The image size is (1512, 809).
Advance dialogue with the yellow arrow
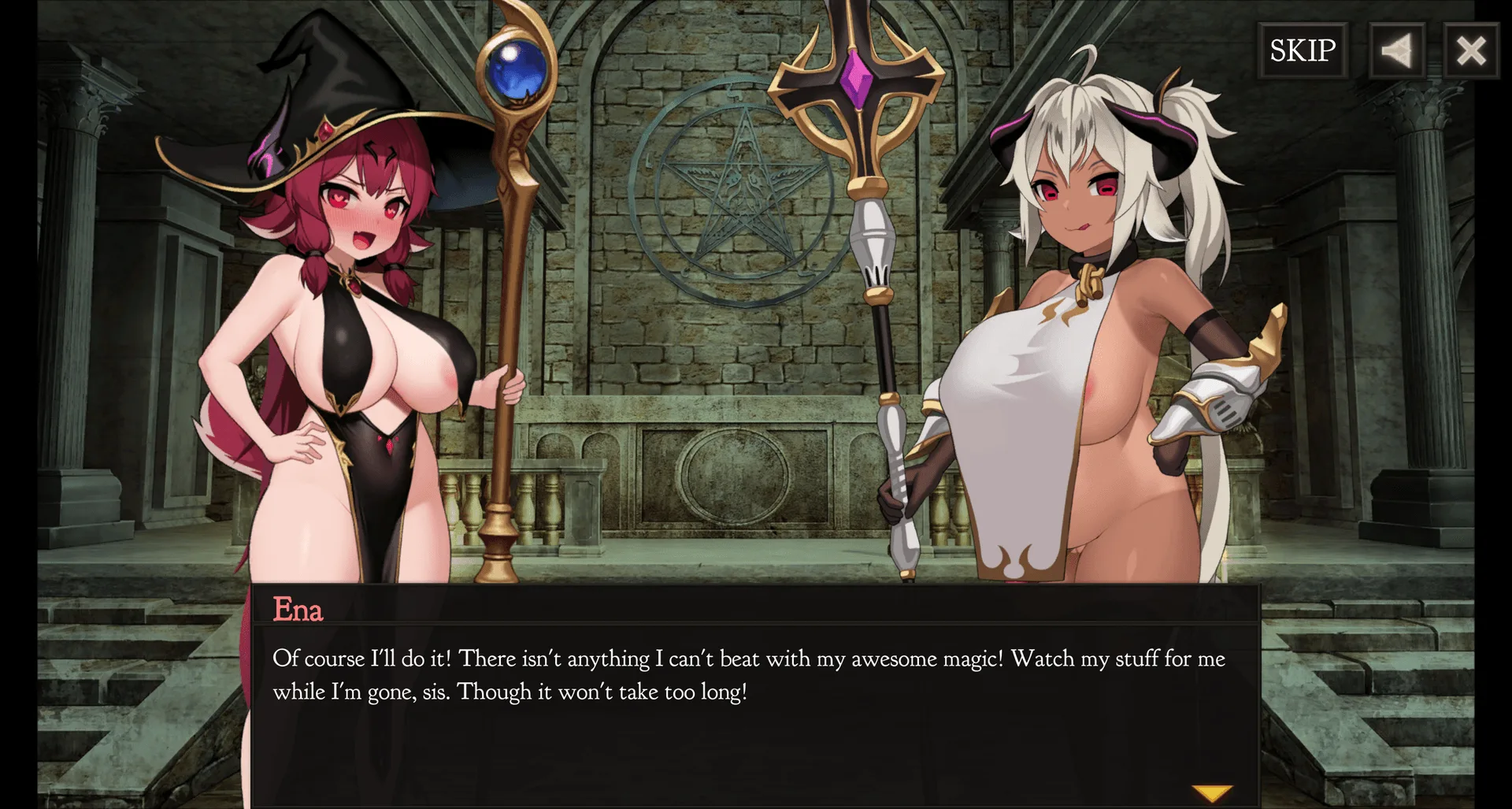tap(1211, 792)
